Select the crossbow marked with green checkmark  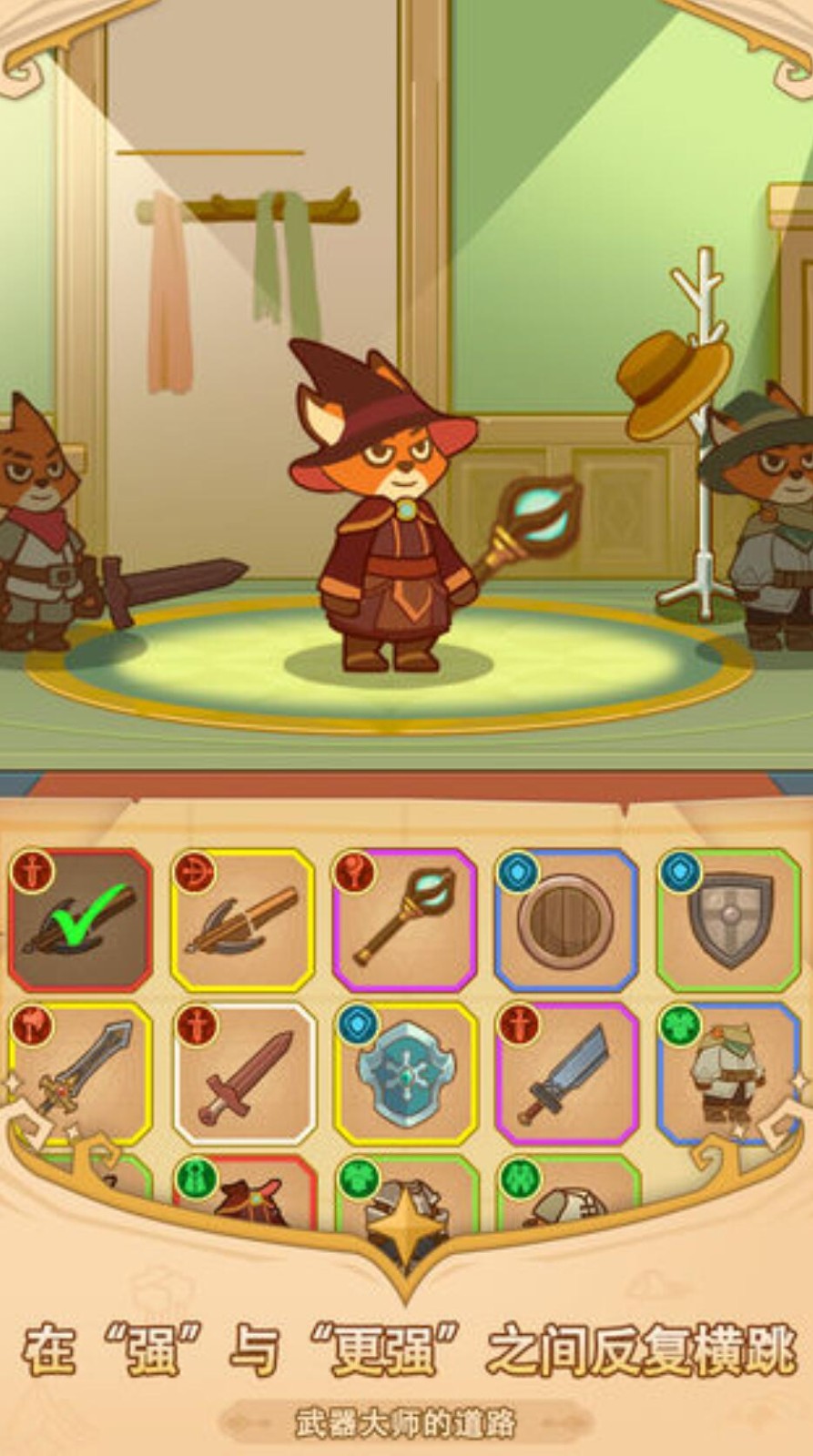pyautogui.click(x=80, y=921)
